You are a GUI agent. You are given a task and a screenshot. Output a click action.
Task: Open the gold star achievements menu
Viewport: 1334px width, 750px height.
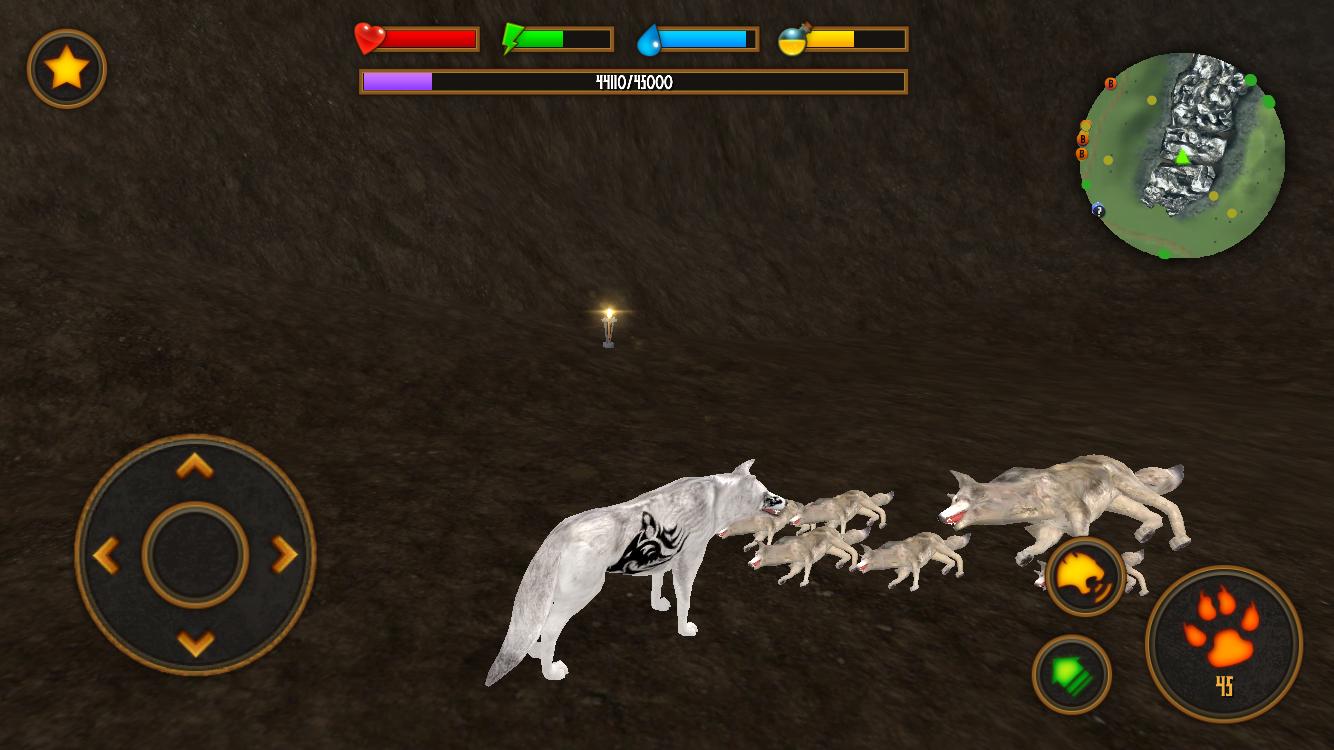(66, 68)
